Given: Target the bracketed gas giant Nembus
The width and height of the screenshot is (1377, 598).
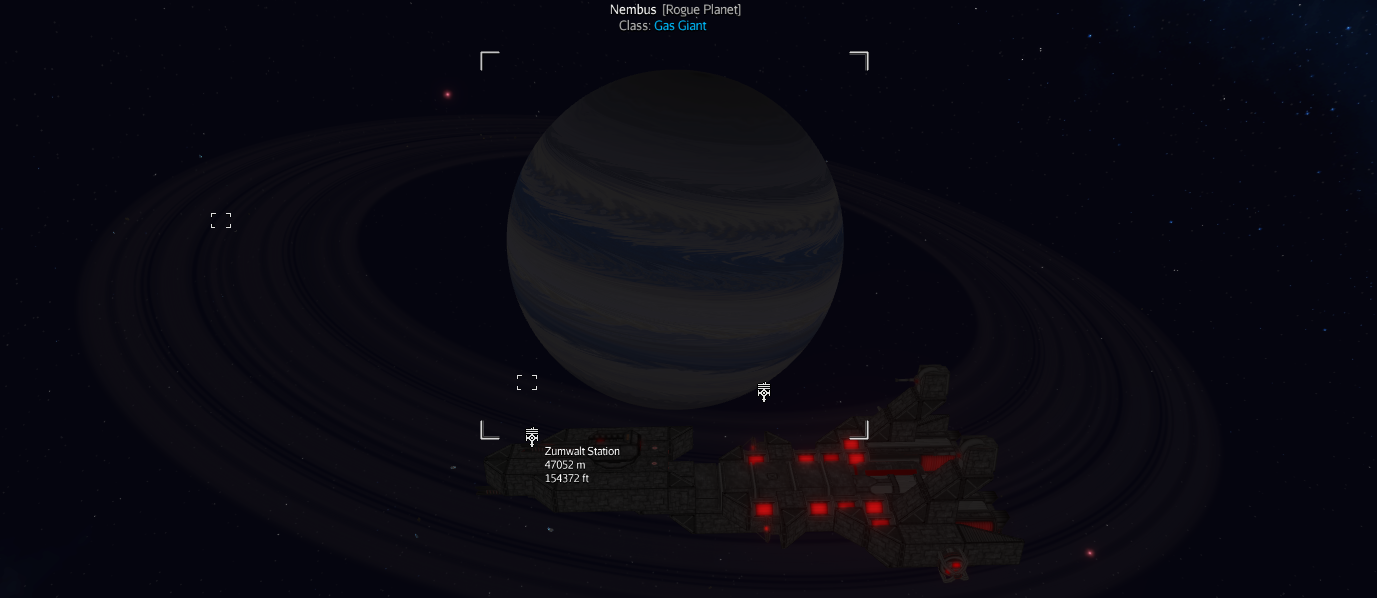Looking at the screenshot, I should click(x=675, y=240).
